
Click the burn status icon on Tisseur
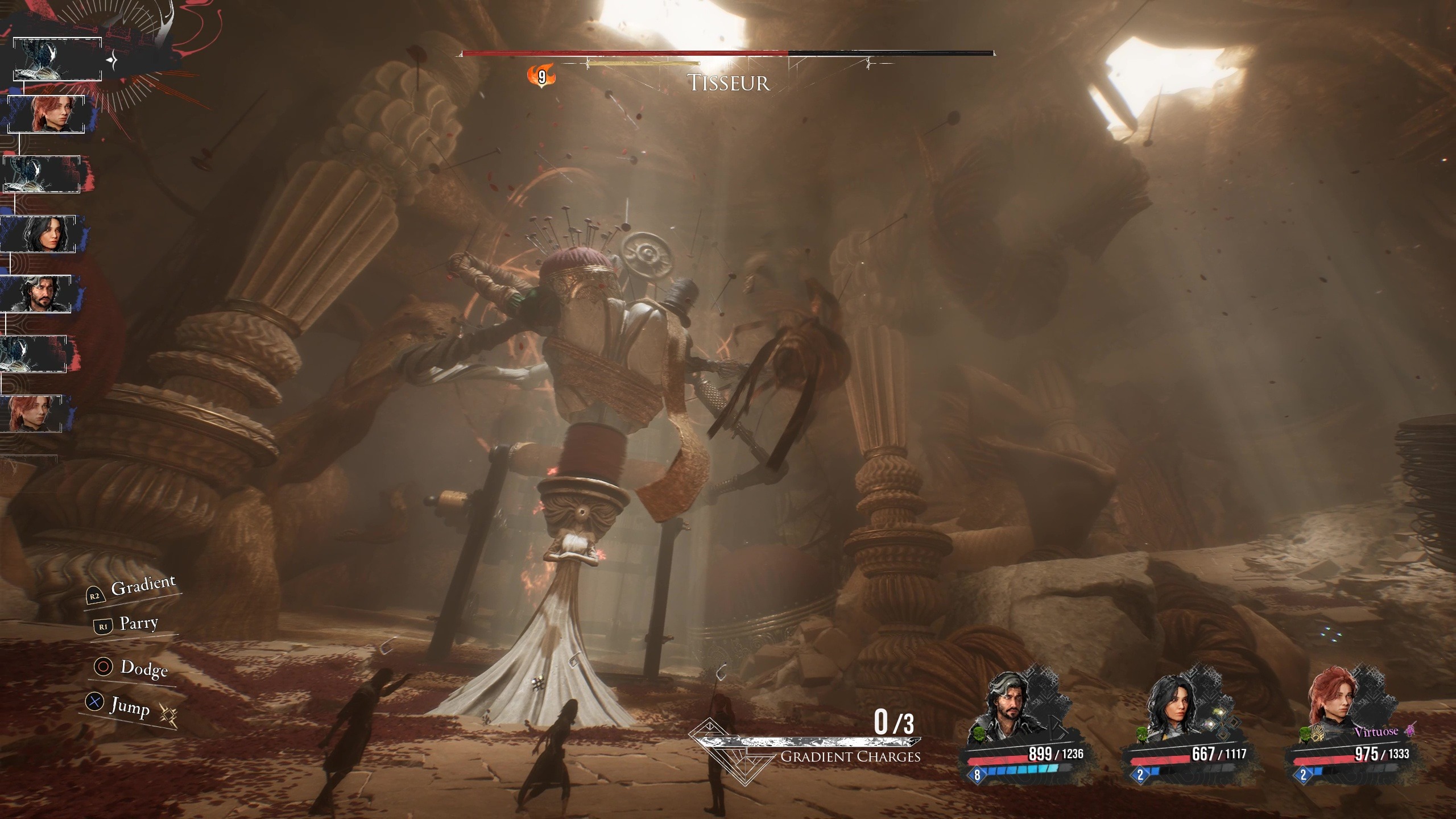pos(541,76)
